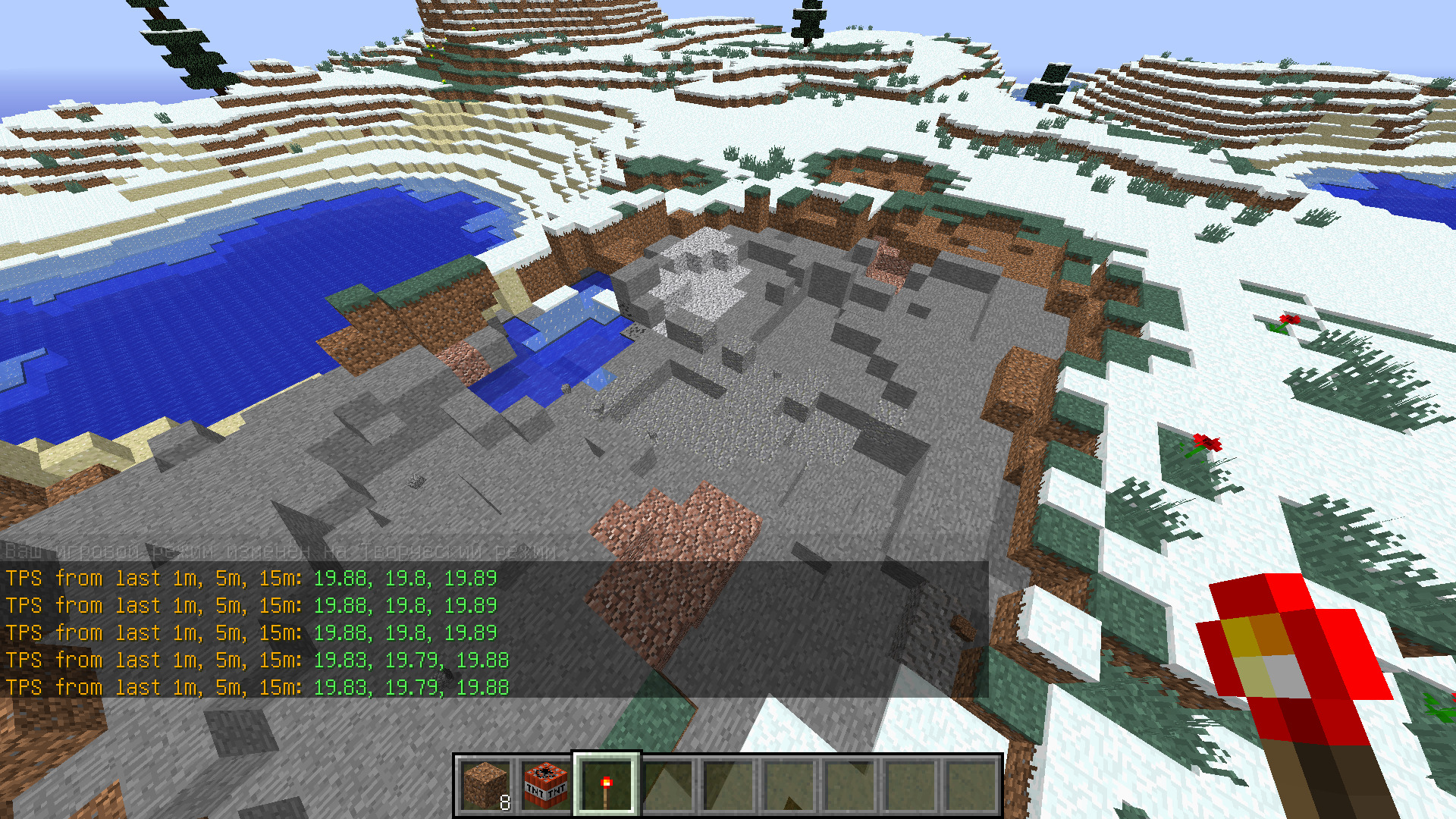
Task: Click the redstone torch hotbar slot
Action: 606,786
